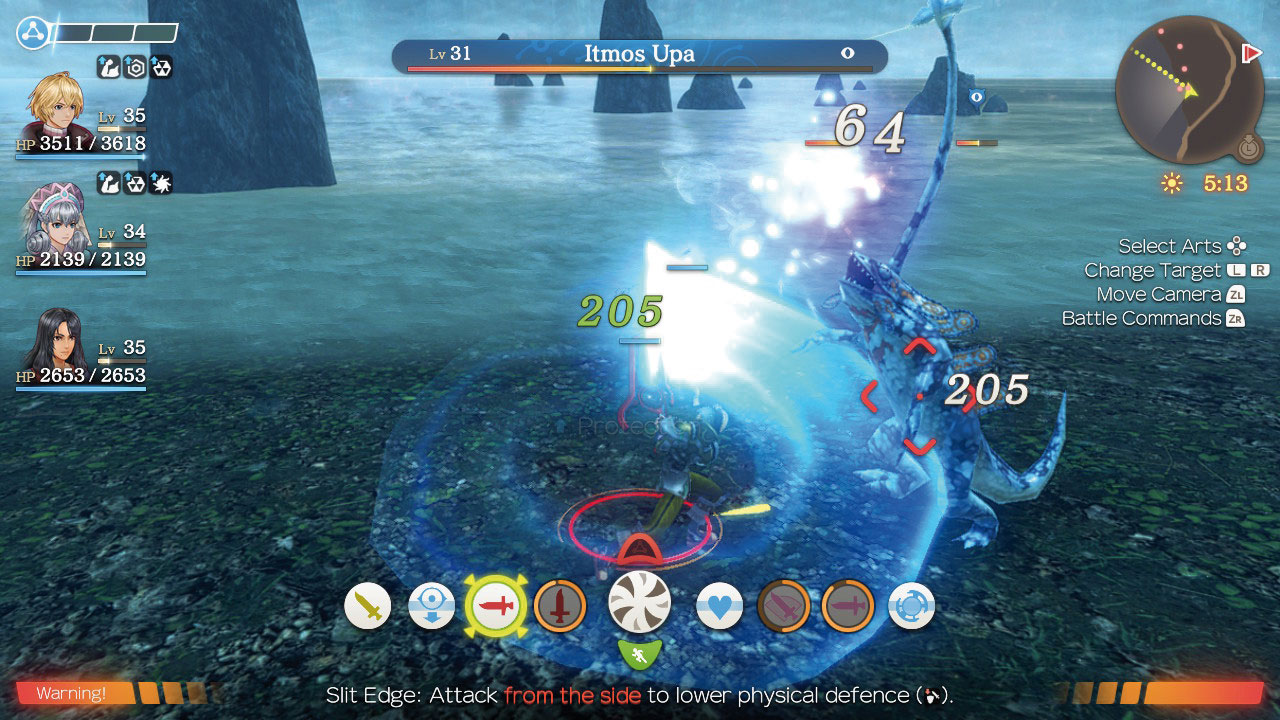Activate the highlighted Slit Edge art
This screenshot has height=720, width=1280.
point(496,606)
